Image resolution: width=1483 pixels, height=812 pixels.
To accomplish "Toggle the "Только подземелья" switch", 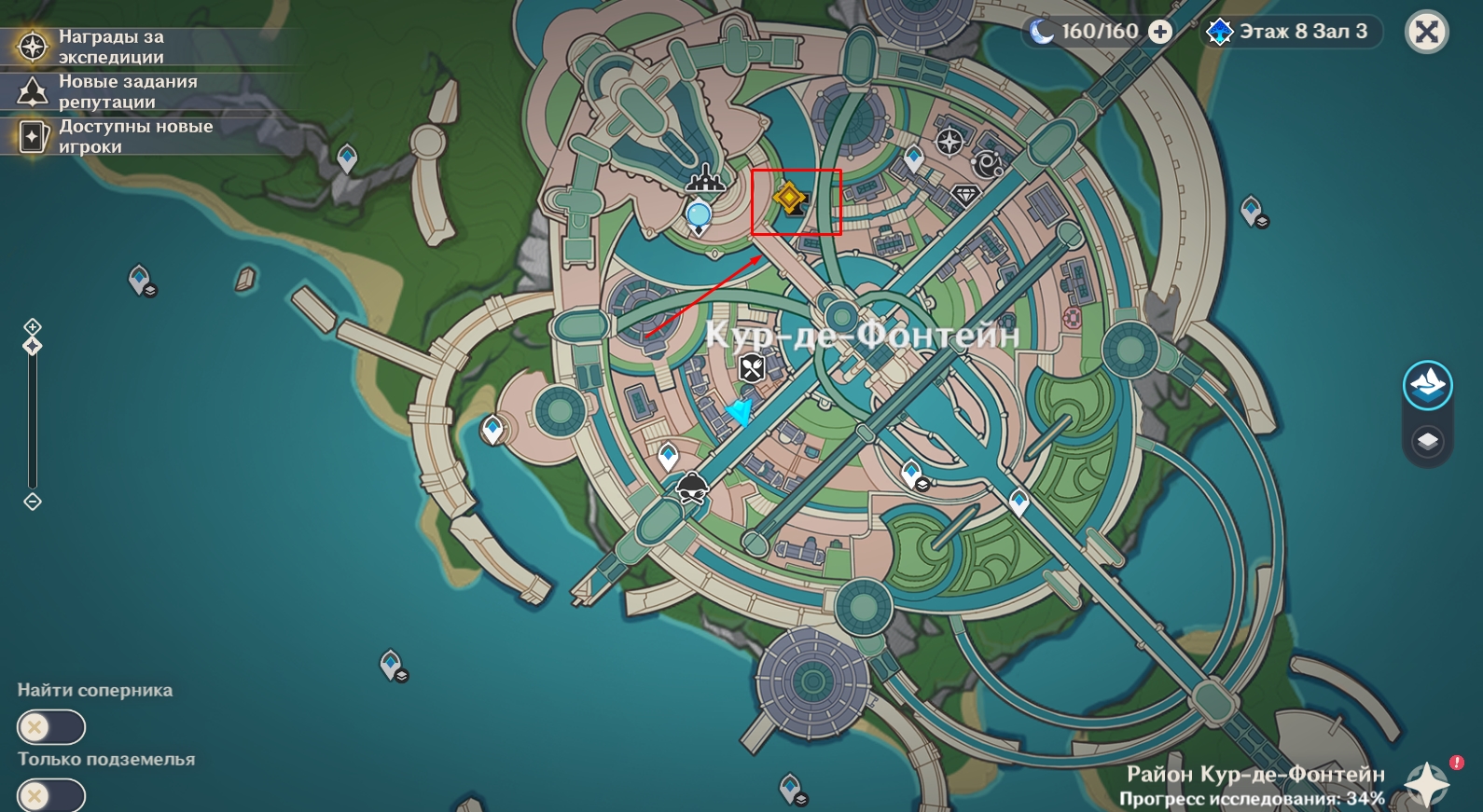I will [x=50, y=796].
